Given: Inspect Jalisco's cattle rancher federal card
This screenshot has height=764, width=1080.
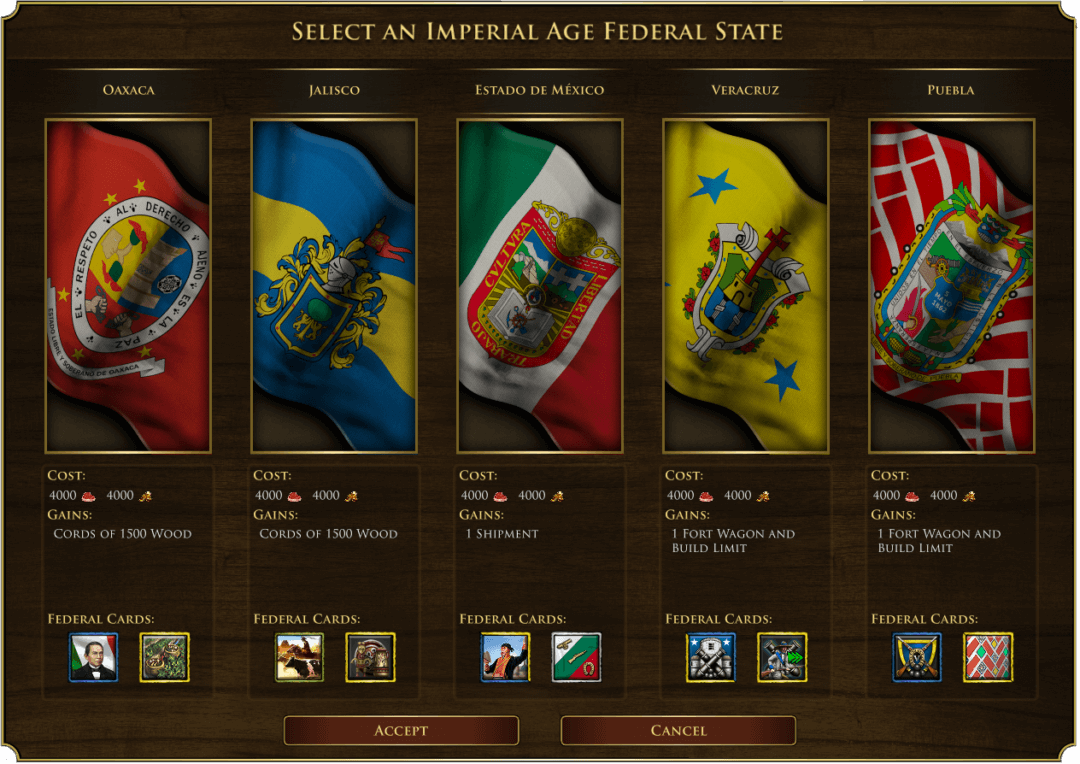Looking at the screenshot, I should tap(299, 657).
